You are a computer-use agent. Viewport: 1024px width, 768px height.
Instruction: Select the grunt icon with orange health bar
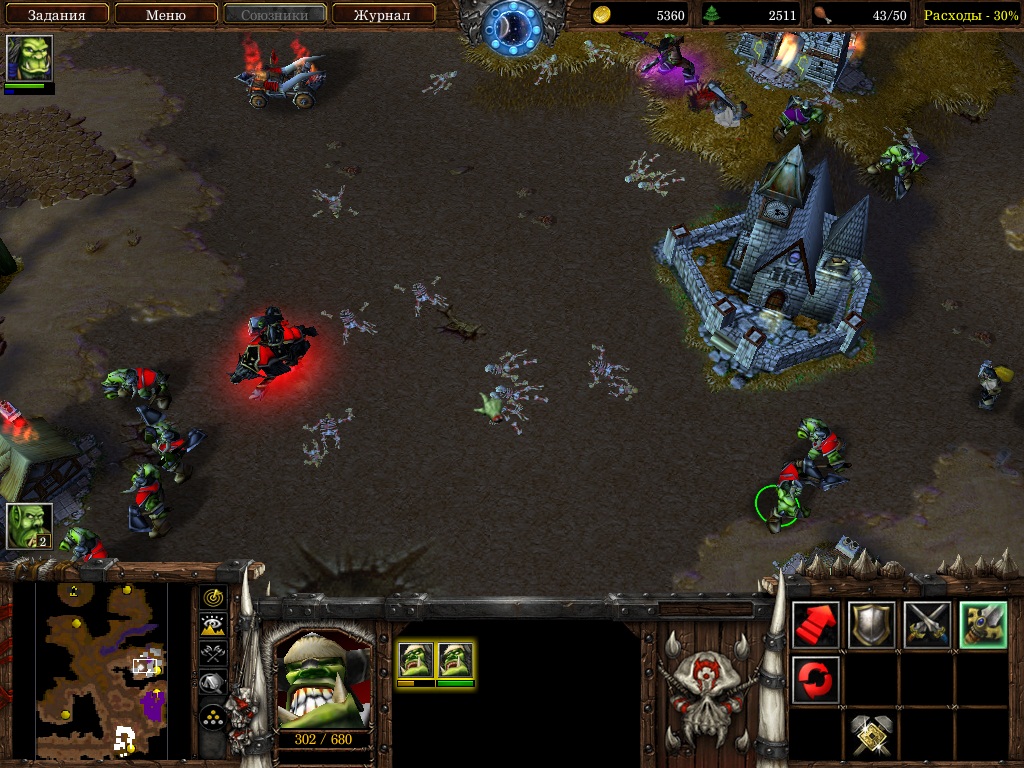point(416,661)
